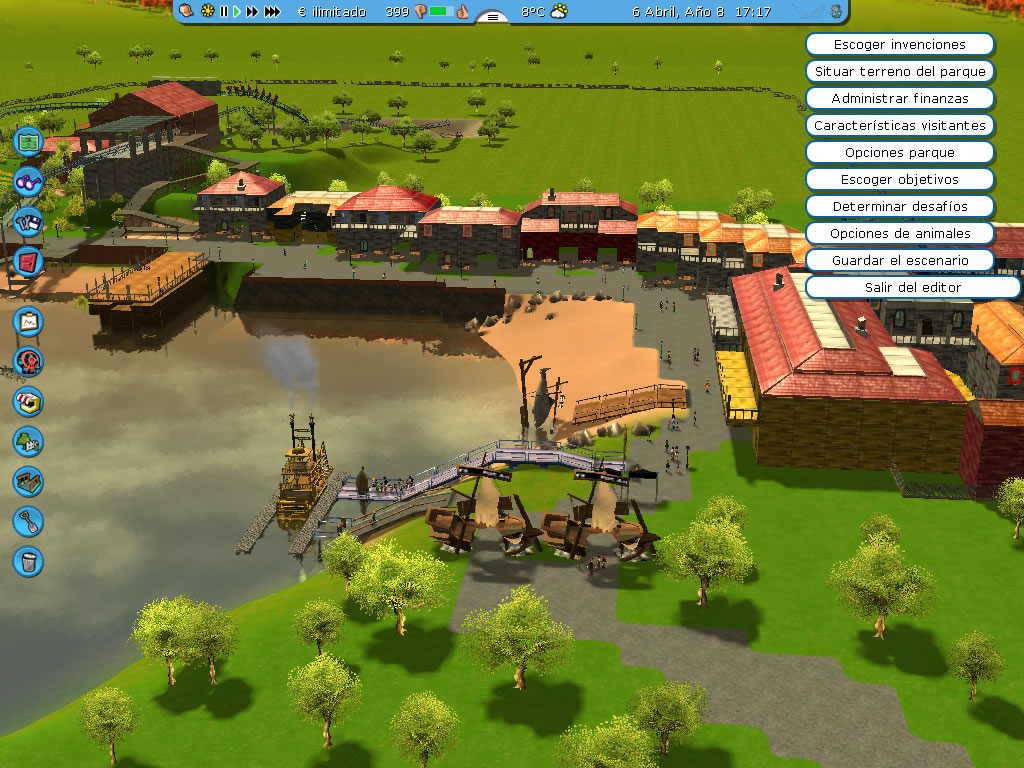Click 'Situar terreno del parque' button
The width and height of the screenshot is (1024, 768).
[x=899, y=72]
